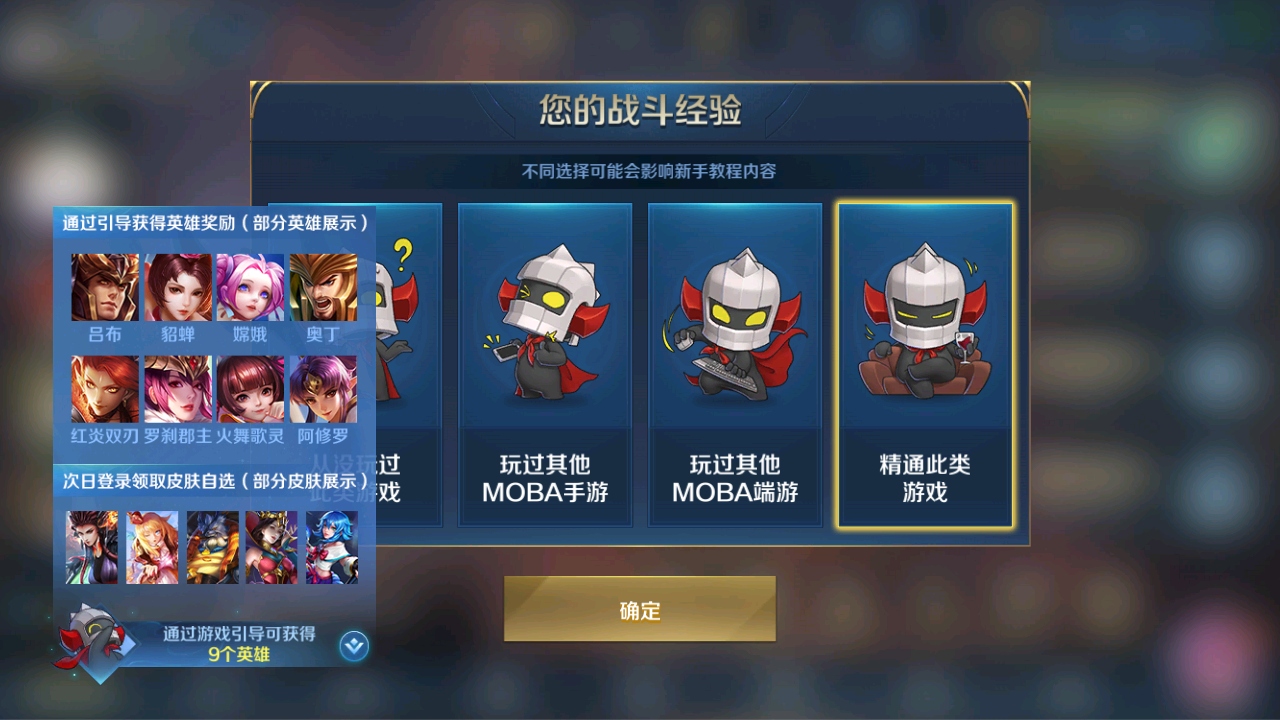Choose the 玩过其他MOBA端游 option
The height and width of the screenshot is (720, 1280).
coord(735,365)
